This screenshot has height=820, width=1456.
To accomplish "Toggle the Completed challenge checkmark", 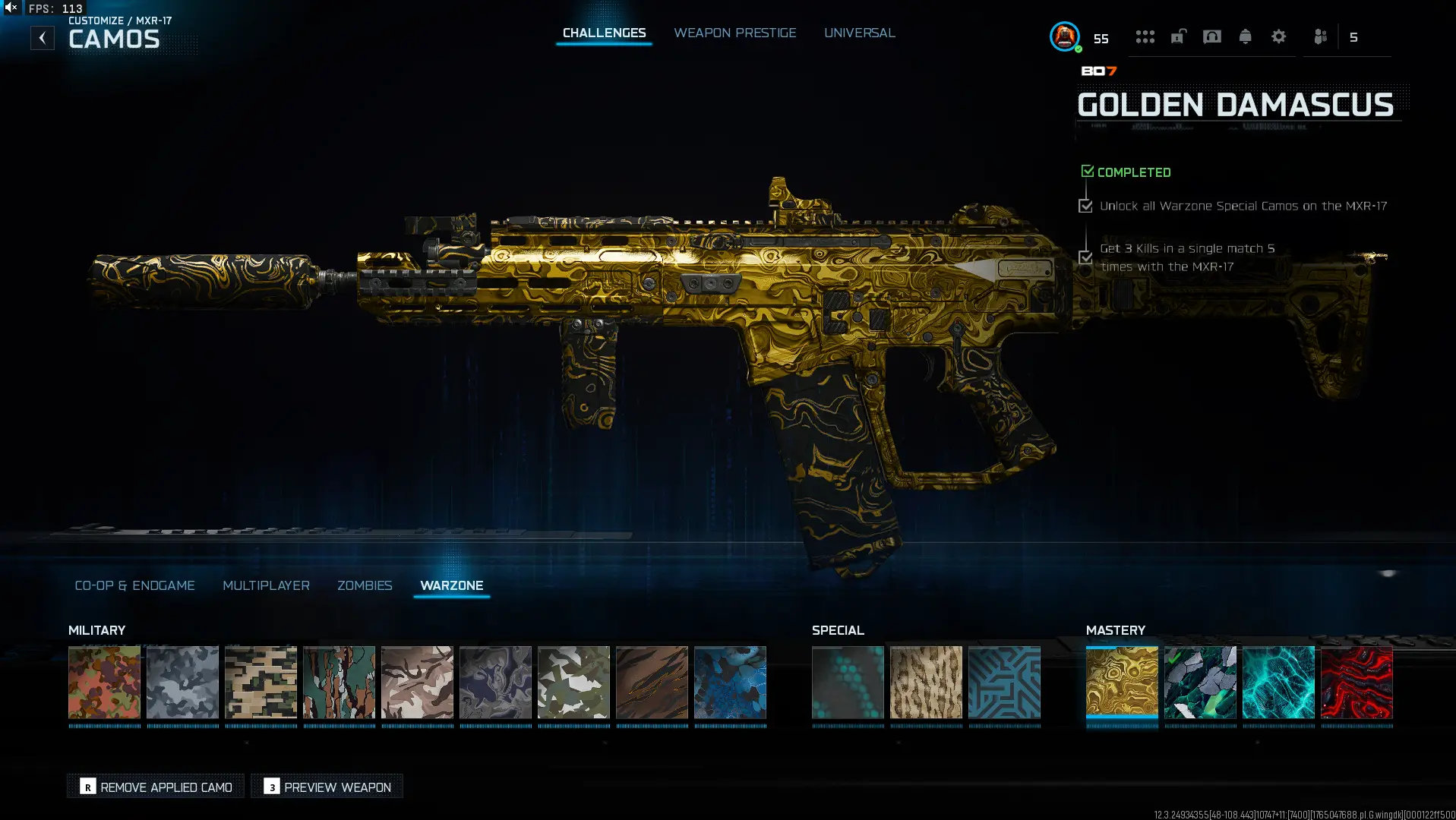I will (x=1086, y=170).
